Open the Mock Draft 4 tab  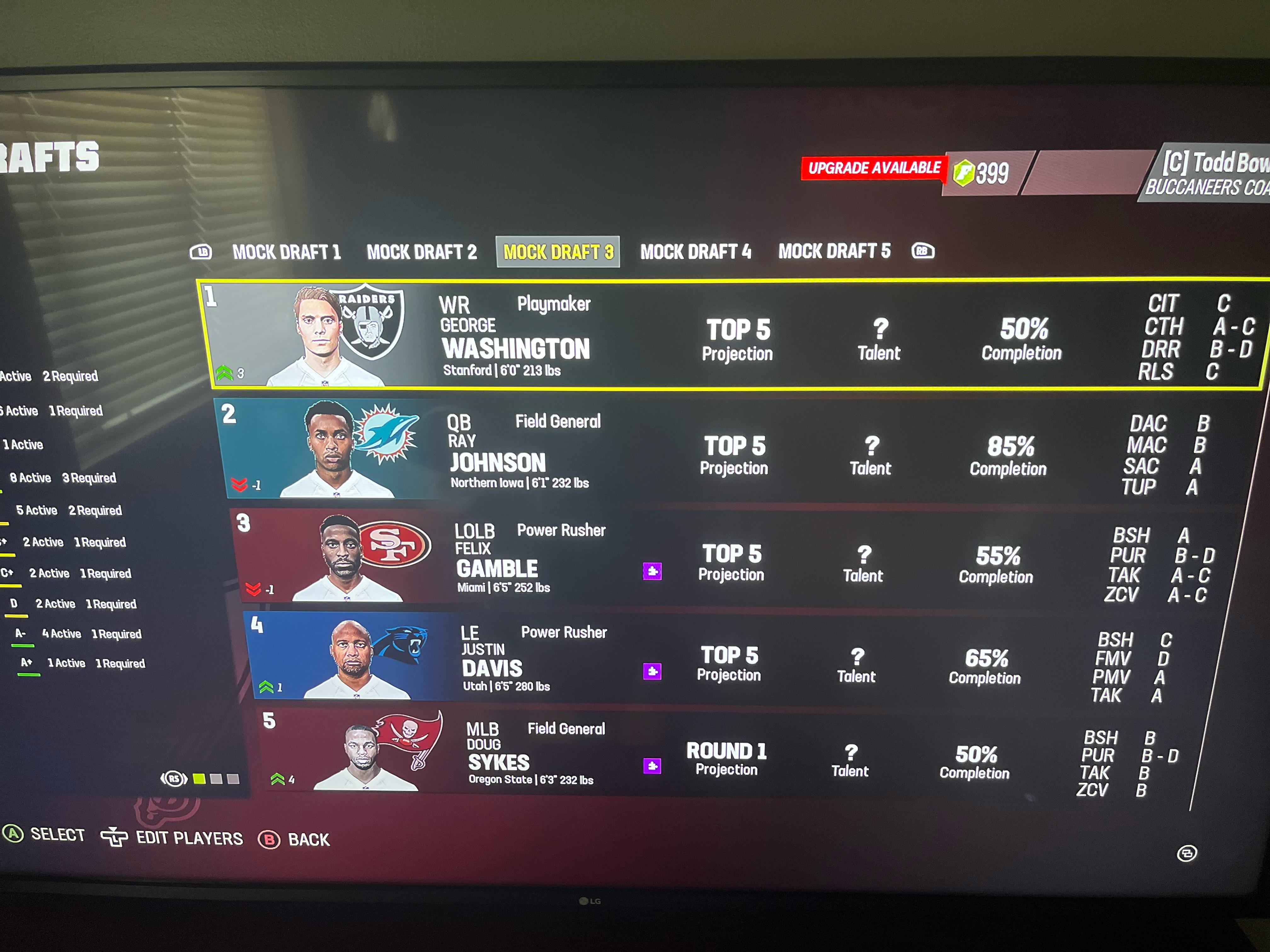click(697, 251)
